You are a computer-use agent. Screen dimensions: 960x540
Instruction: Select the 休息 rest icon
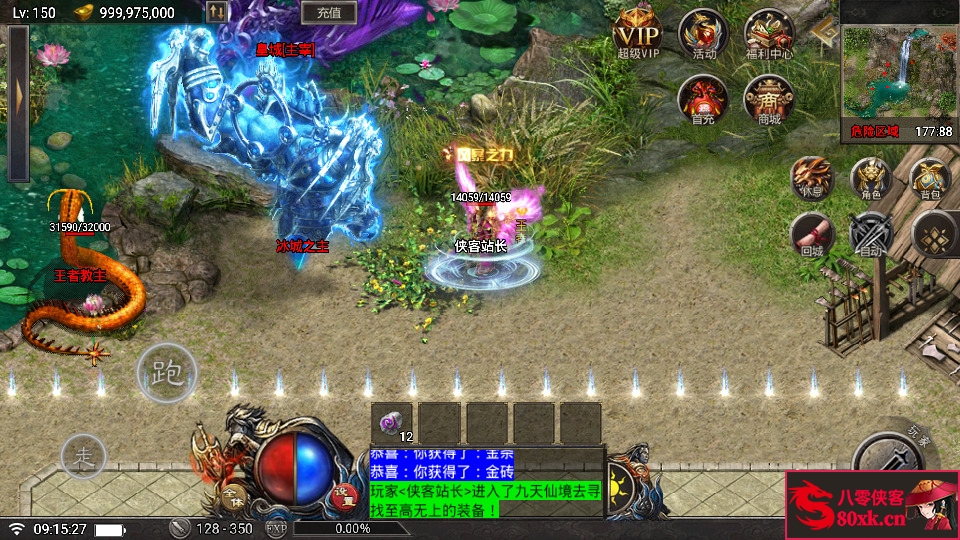tap(811, 178)
